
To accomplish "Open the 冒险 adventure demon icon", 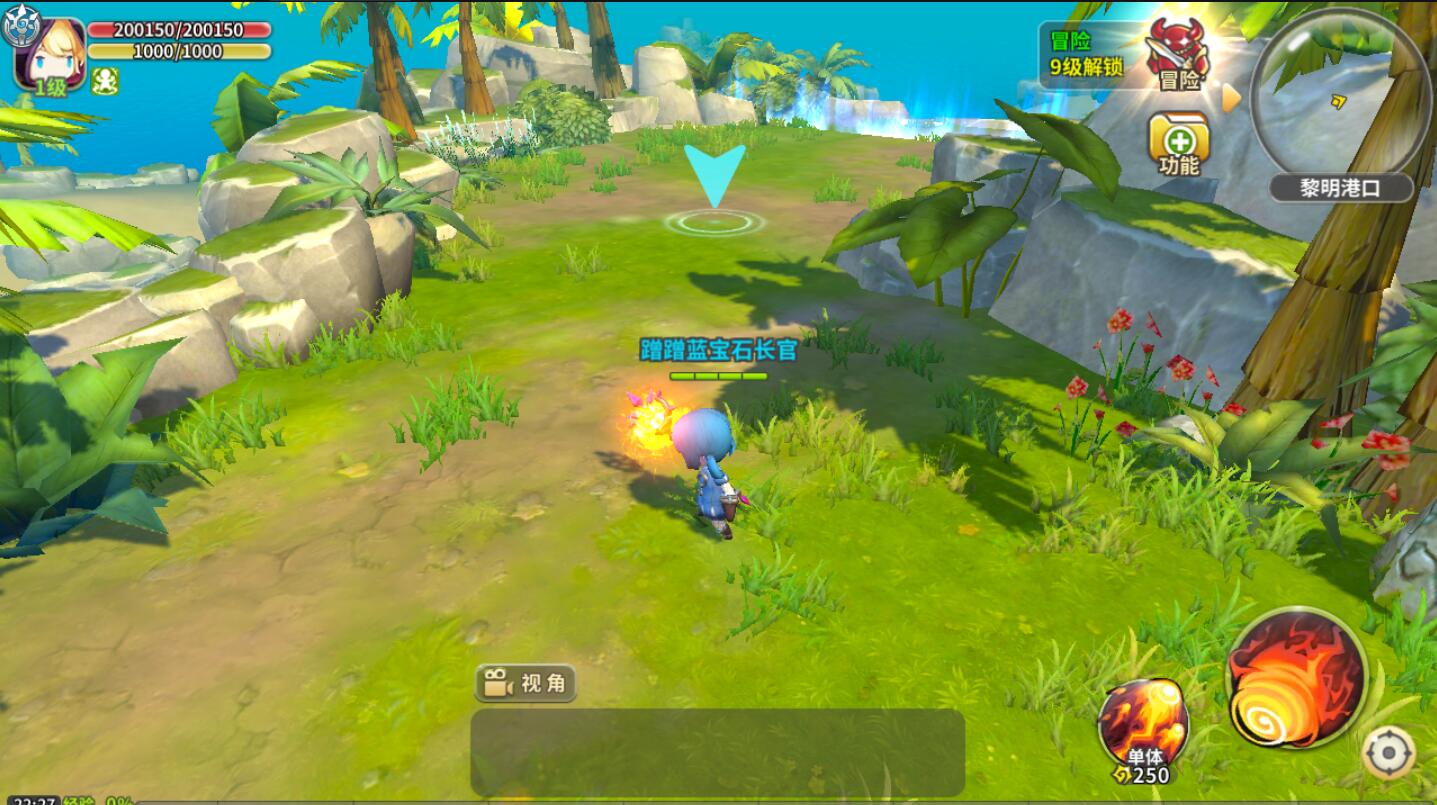I will [1177, 53].
